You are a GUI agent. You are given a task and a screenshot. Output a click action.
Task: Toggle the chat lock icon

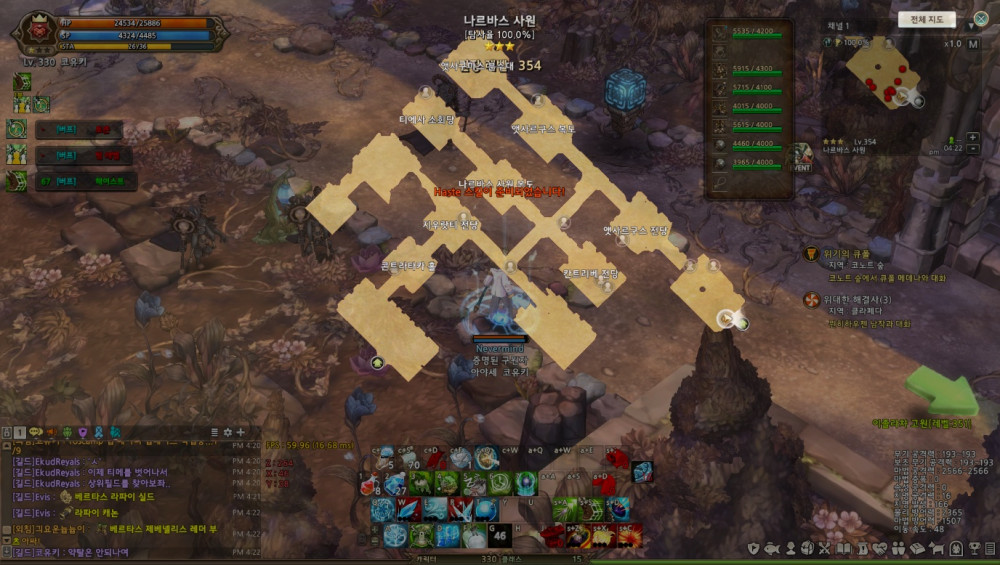tap(6, 432)
